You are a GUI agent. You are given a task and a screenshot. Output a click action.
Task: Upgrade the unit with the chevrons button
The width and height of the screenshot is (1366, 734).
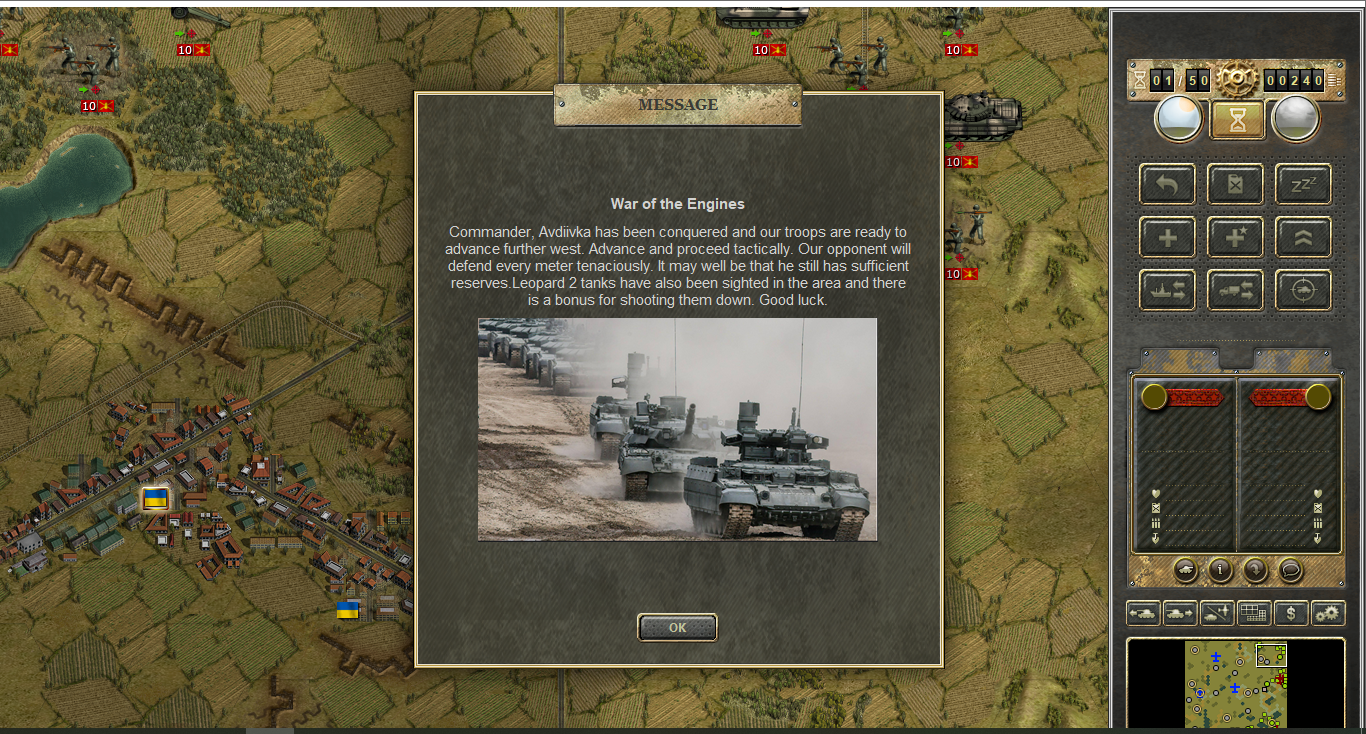point(1303,237)
